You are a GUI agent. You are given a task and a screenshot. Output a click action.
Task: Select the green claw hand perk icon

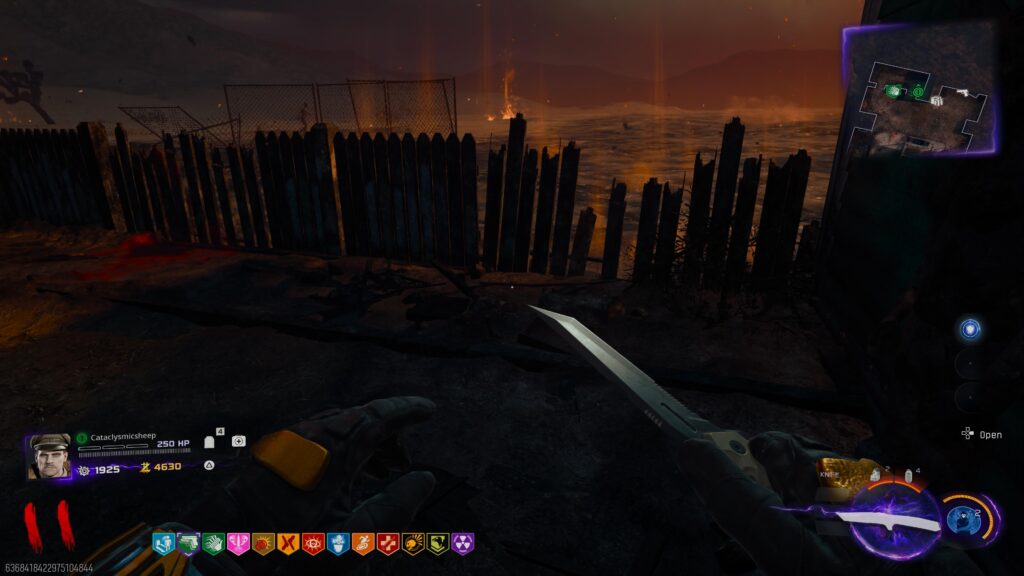(x=212, y=543)
